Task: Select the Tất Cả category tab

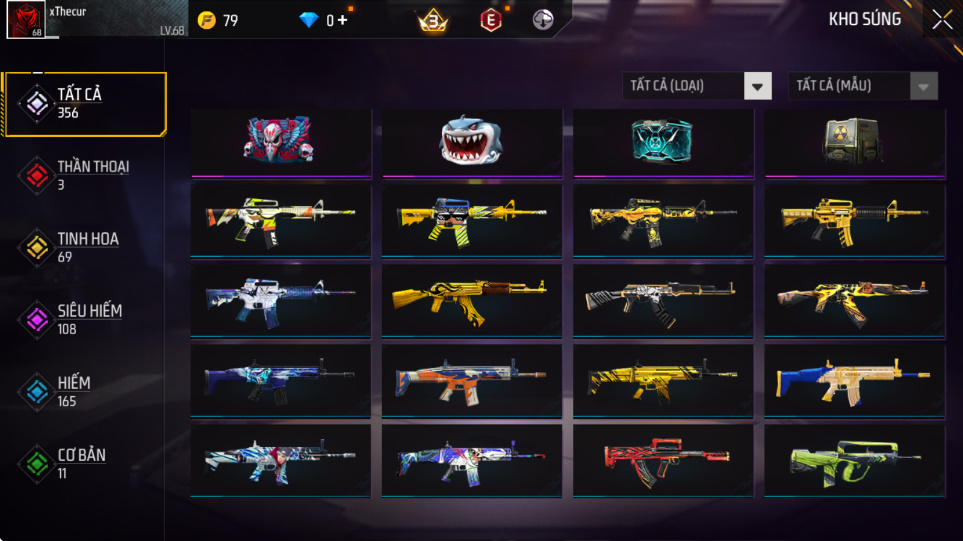Action: pyautogui.click(x=84, y=103)
